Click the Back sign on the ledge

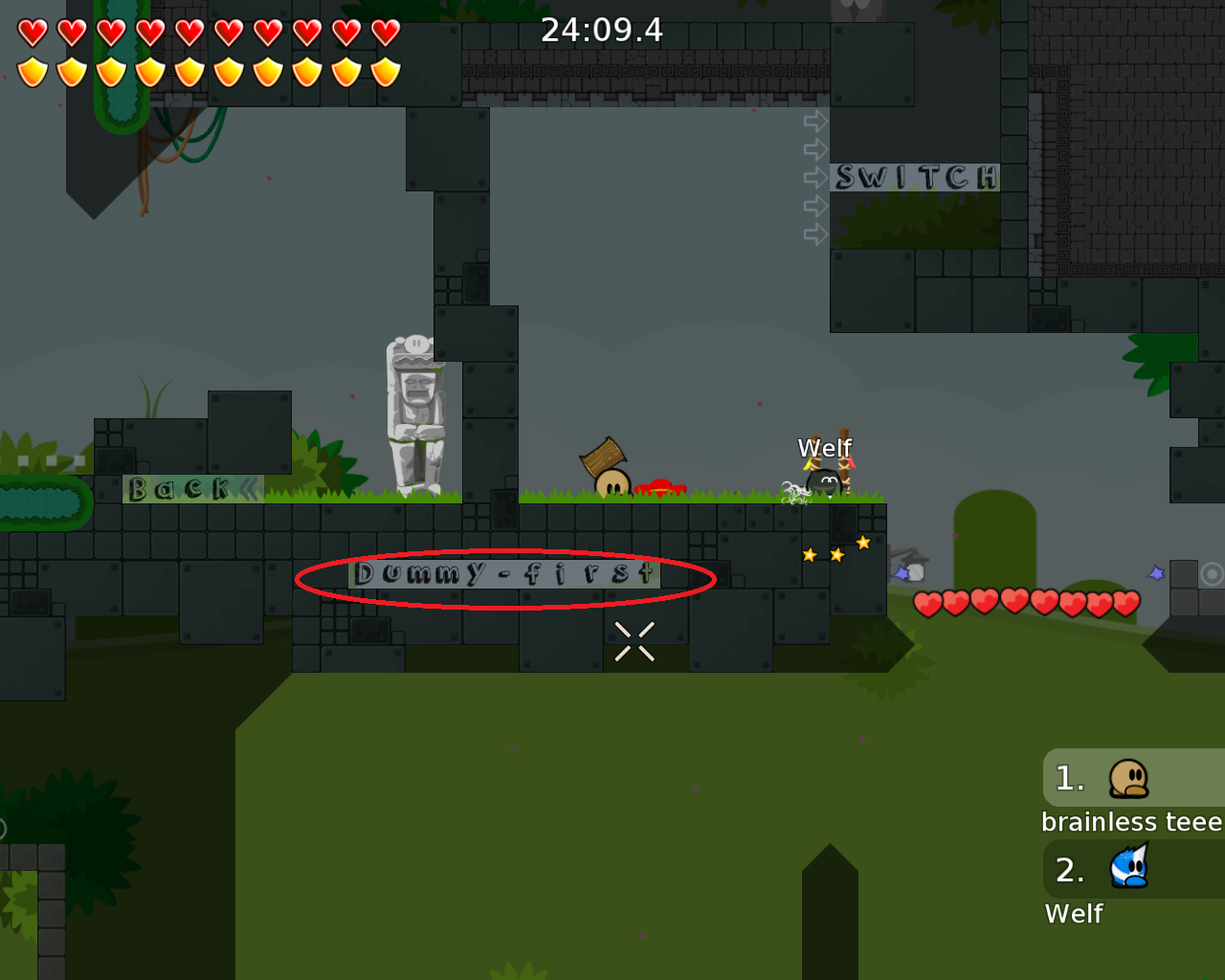pyautogui.click(x=177, y=489)
